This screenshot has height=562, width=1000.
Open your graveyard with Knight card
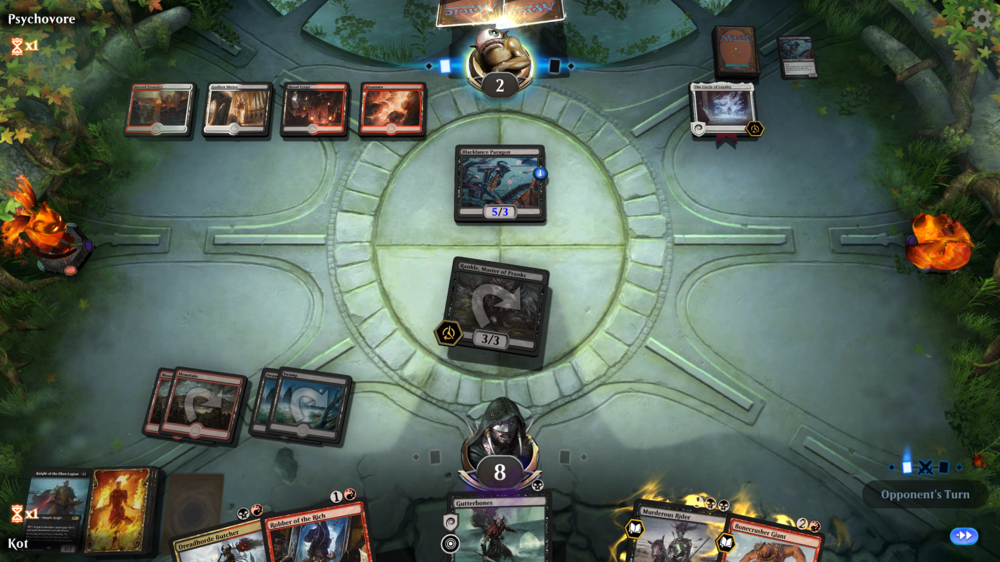(57, 510)
